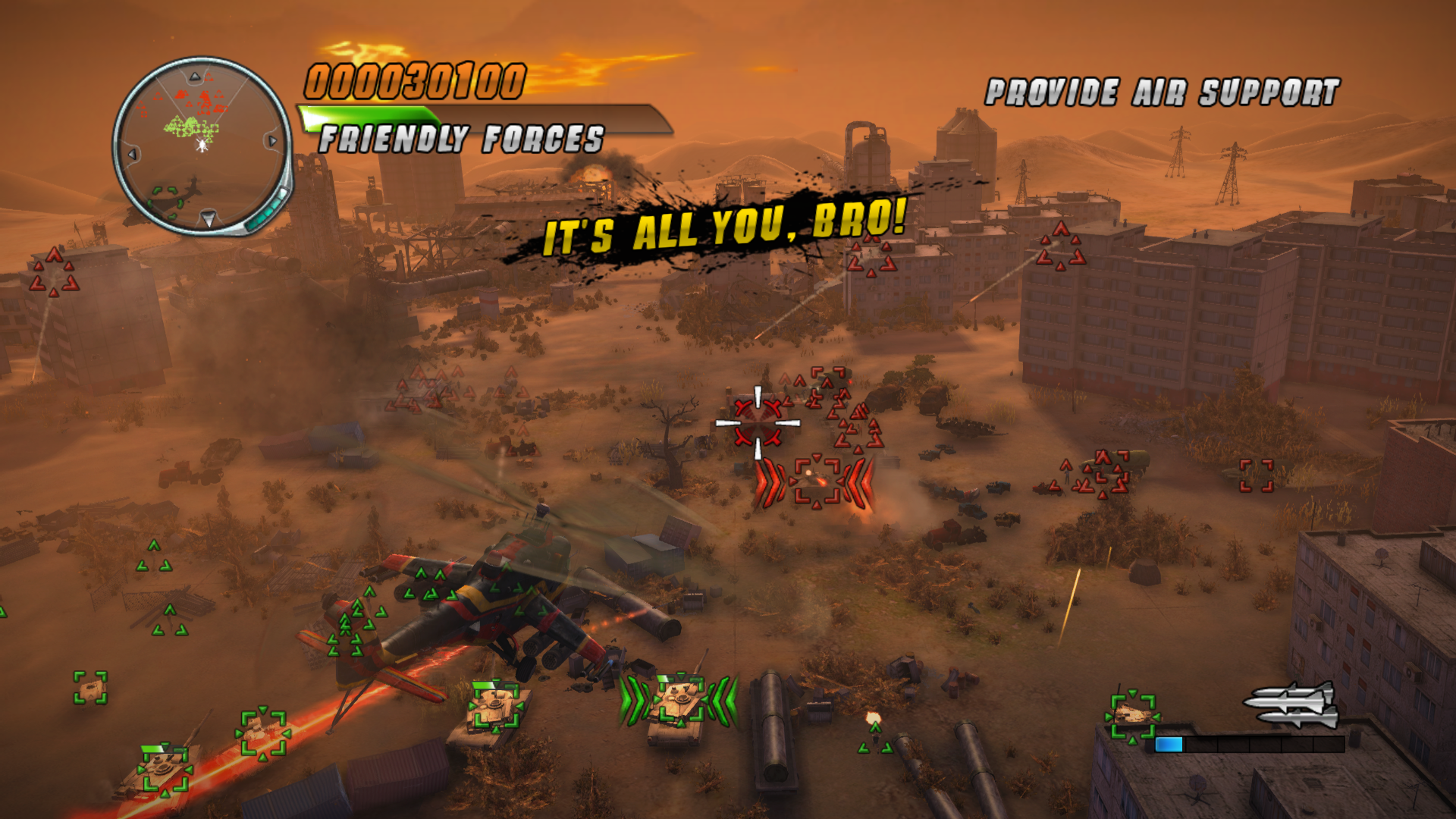
Task: Open the Provide Air Support objective
Action: [x=1162, y=93]
